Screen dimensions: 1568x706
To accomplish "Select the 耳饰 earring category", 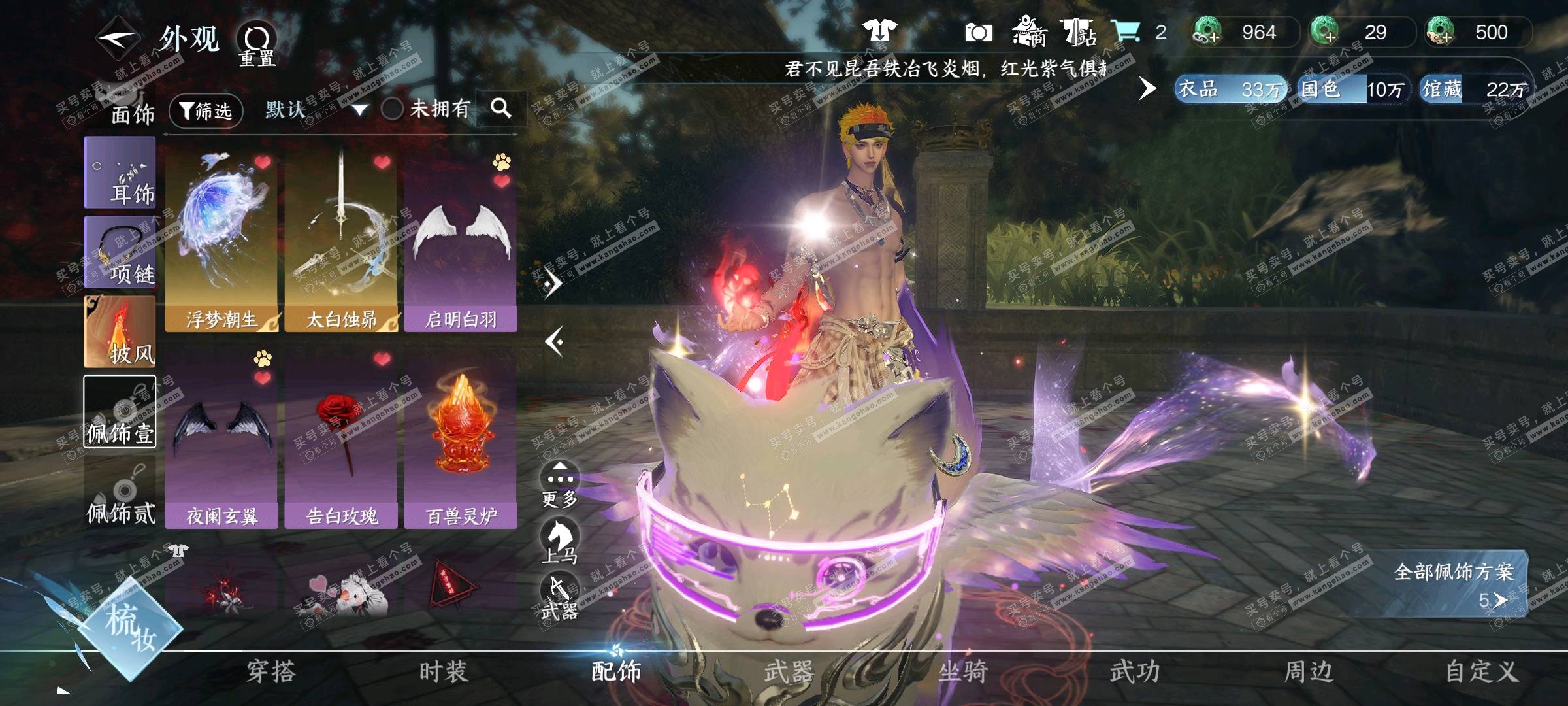I will [120, 173].
